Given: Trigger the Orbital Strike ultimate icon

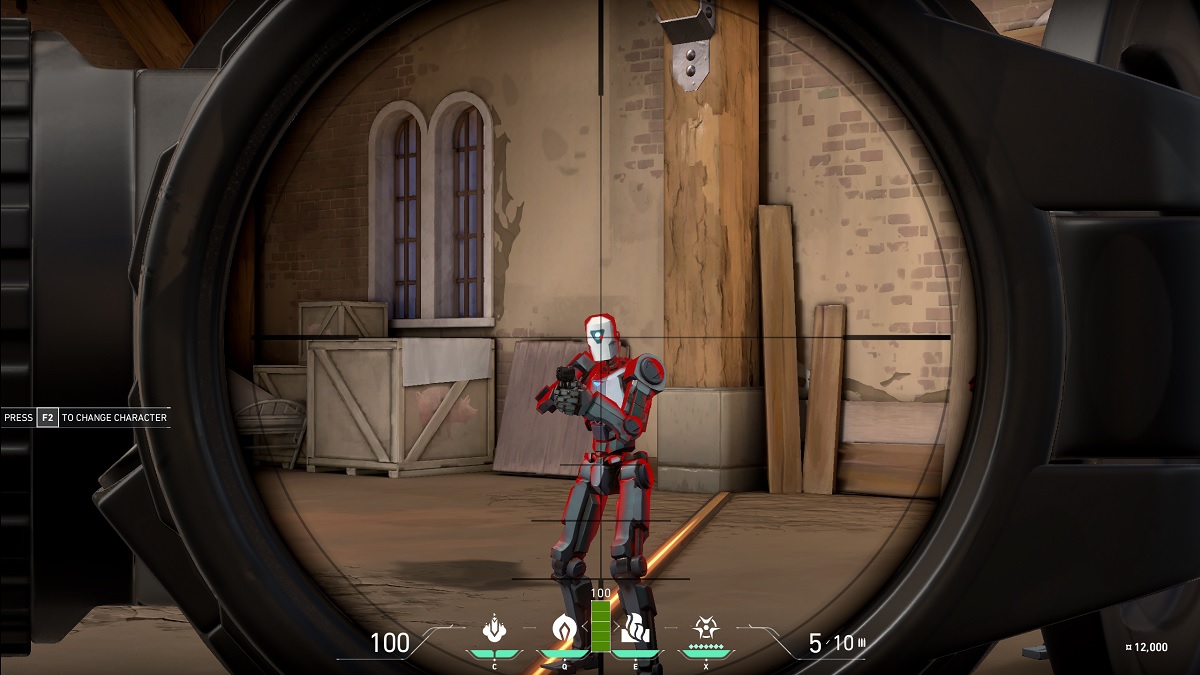Looking at the screenshot, I should tap(705, 627).
